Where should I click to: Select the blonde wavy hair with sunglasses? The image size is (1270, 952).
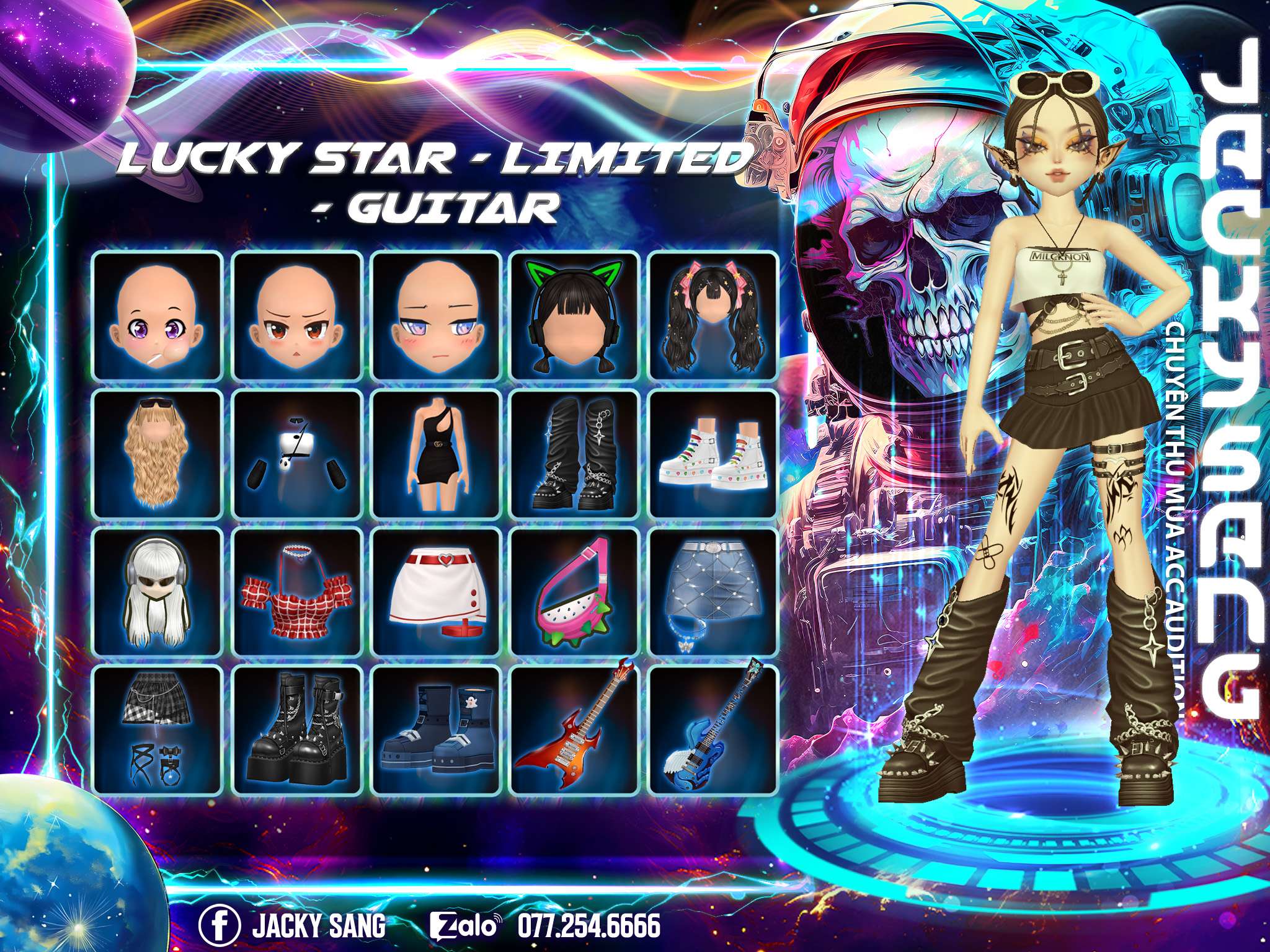[x=158, y=454]
